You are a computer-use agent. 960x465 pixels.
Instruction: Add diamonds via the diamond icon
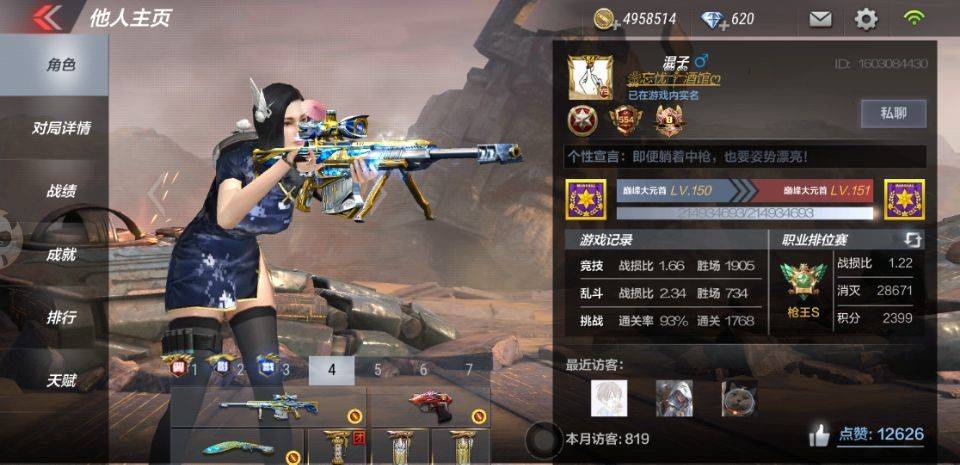(x=712, y=19)
